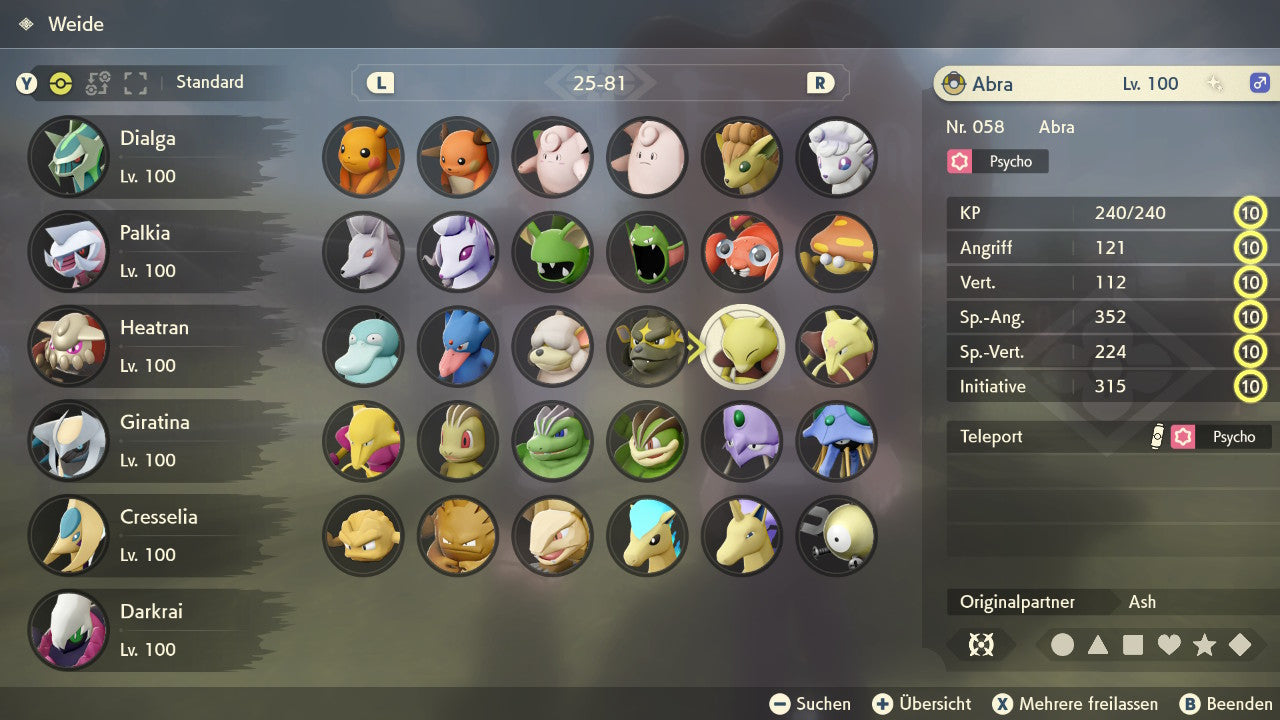
Task: Choose the Darkrai party entry
Action: click(150, 630)
